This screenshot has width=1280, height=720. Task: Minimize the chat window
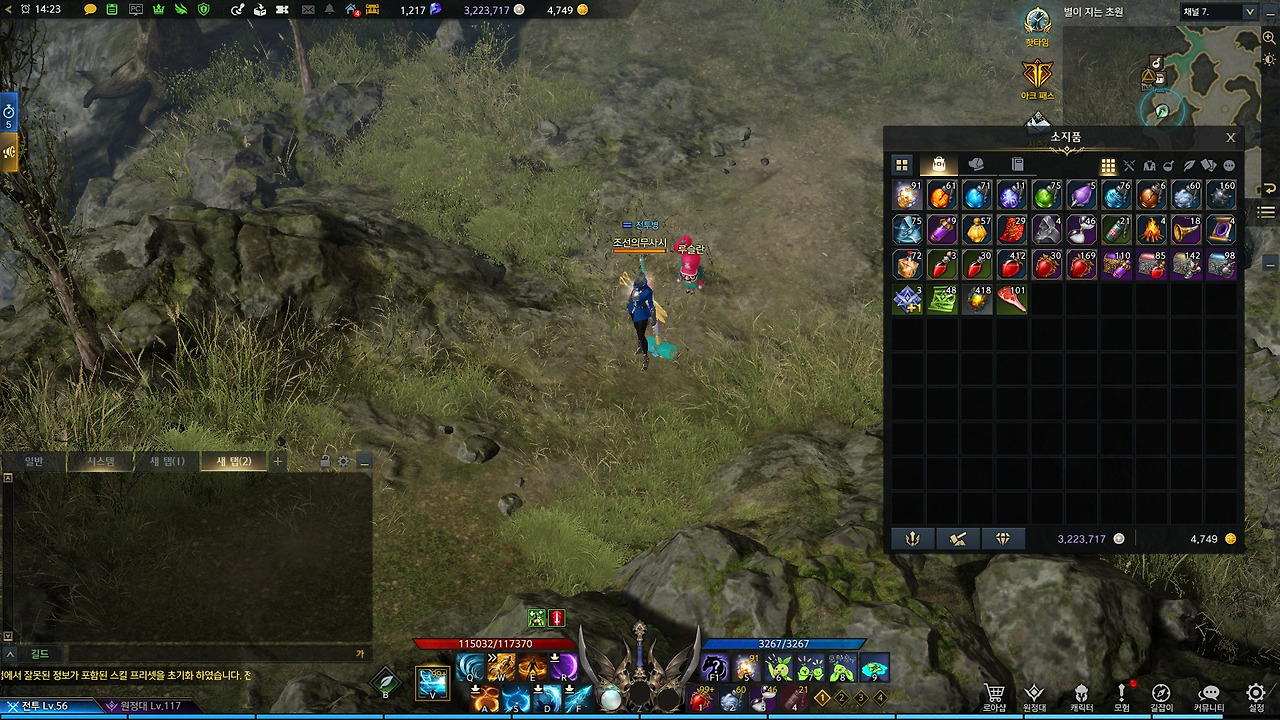(364, 462)
